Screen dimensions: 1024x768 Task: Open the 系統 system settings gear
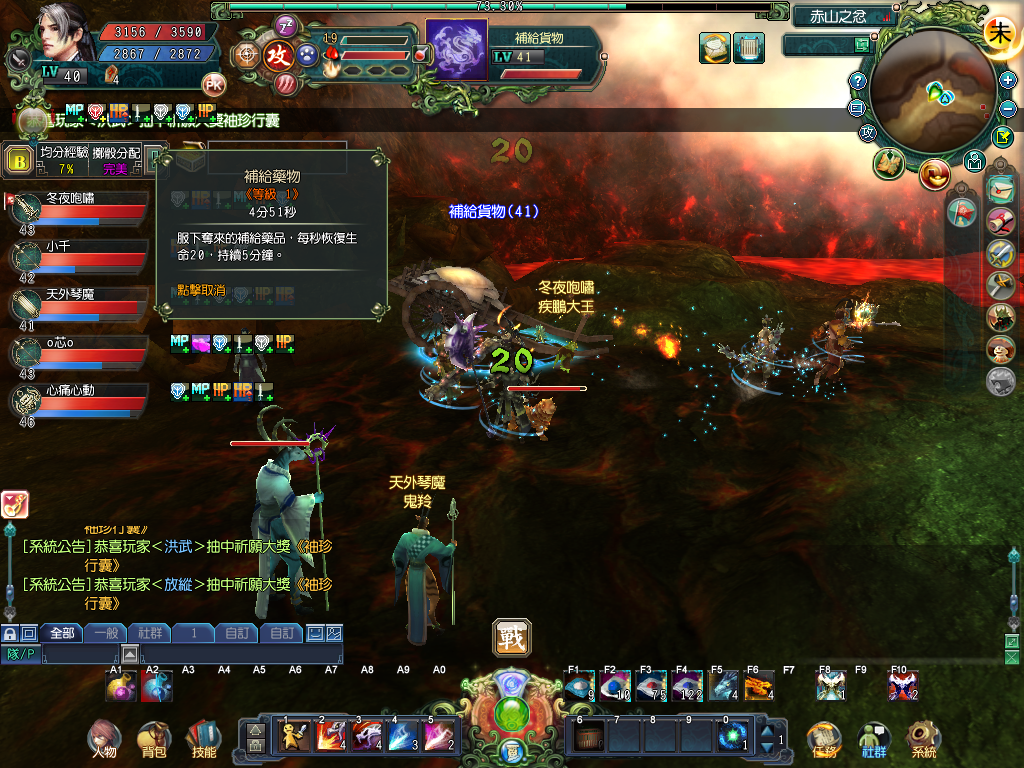(x=923, y=738)
